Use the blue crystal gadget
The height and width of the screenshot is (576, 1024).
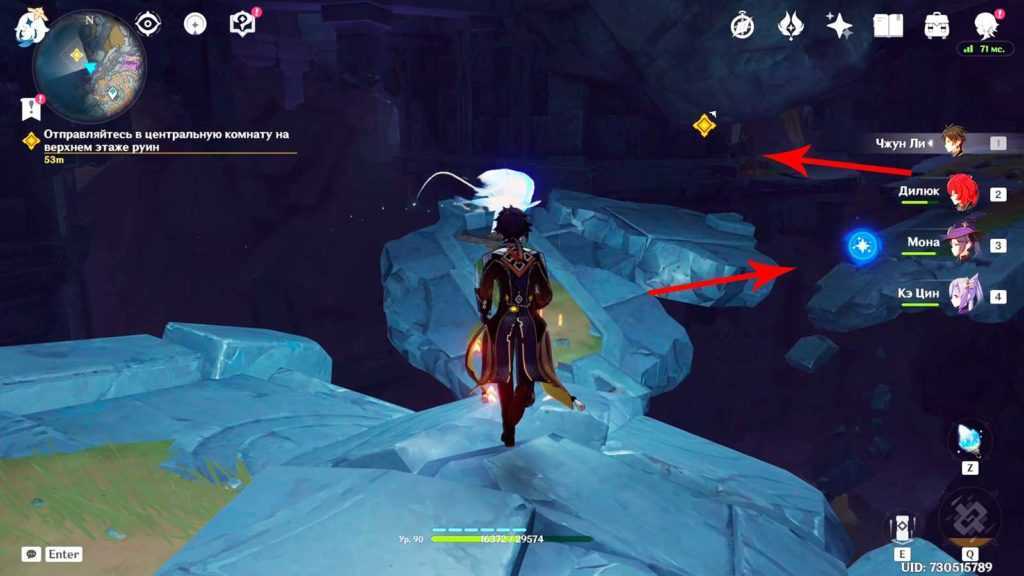click(x=970, y=440)
